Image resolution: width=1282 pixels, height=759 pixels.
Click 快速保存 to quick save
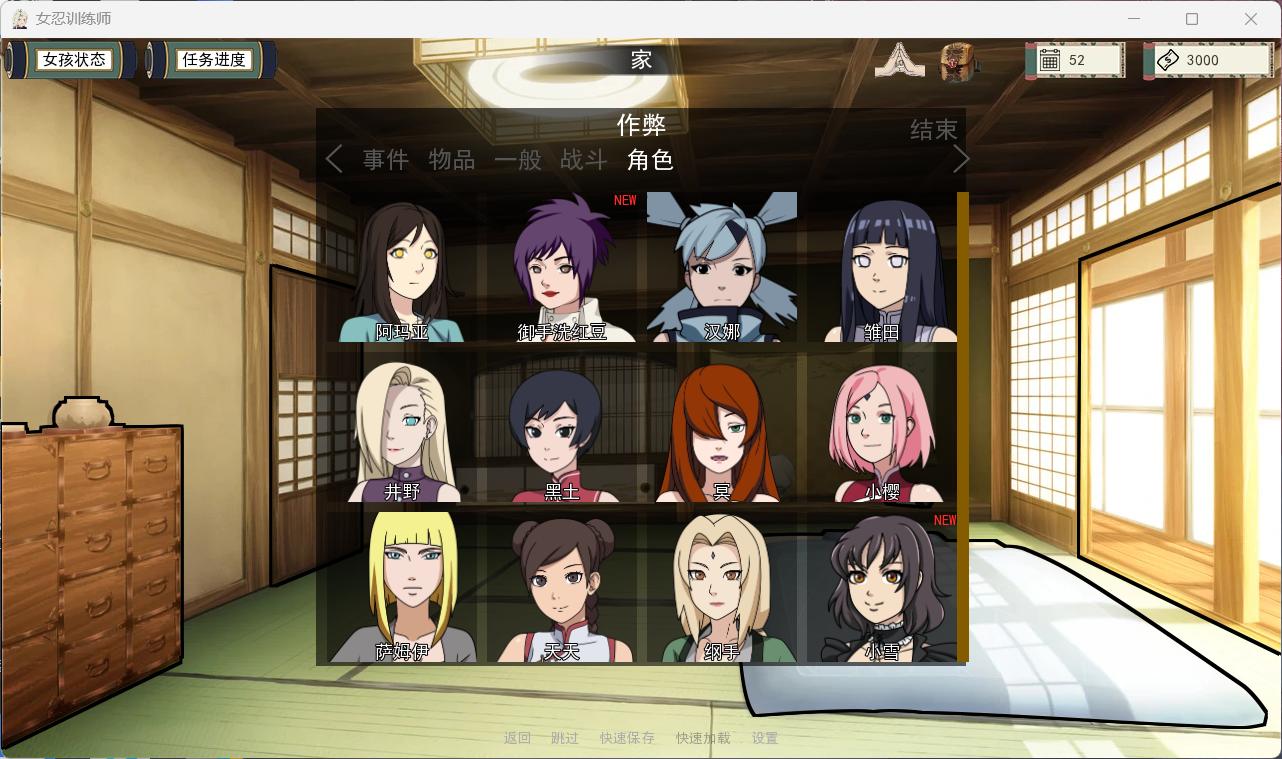[x=627, y=738]
